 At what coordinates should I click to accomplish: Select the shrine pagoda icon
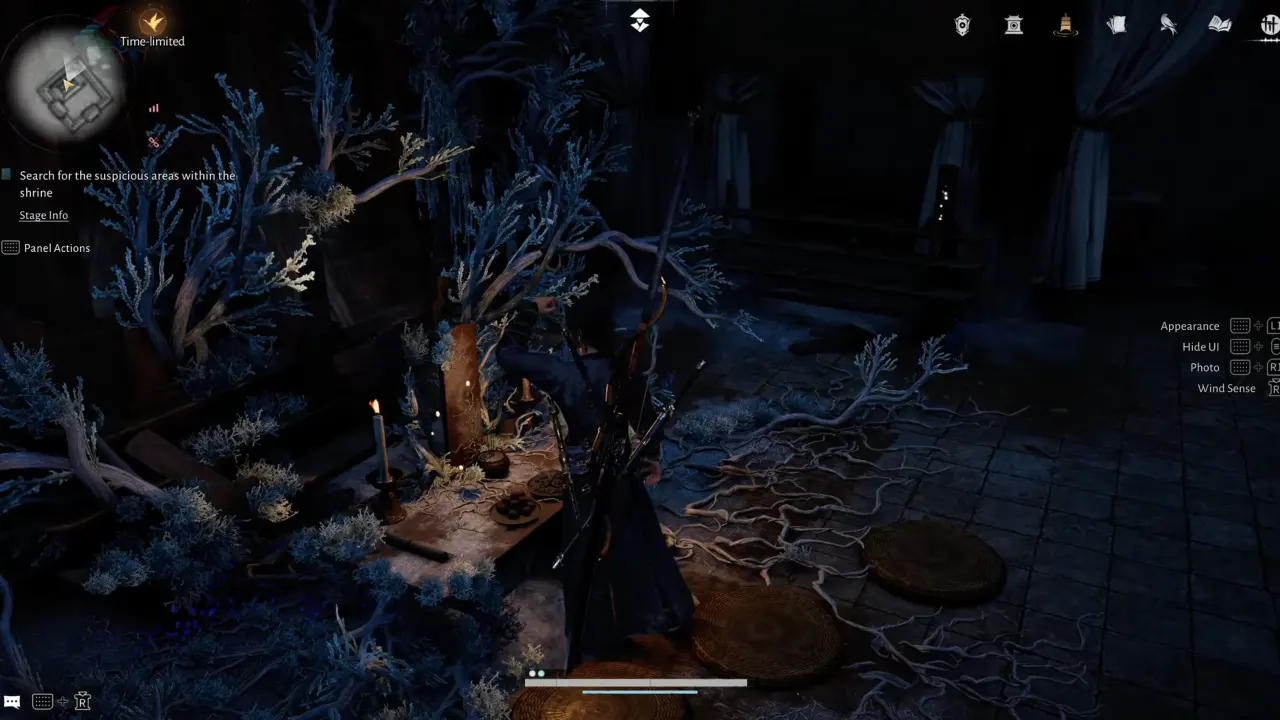pyautogui.click(x=1013, y=24)
